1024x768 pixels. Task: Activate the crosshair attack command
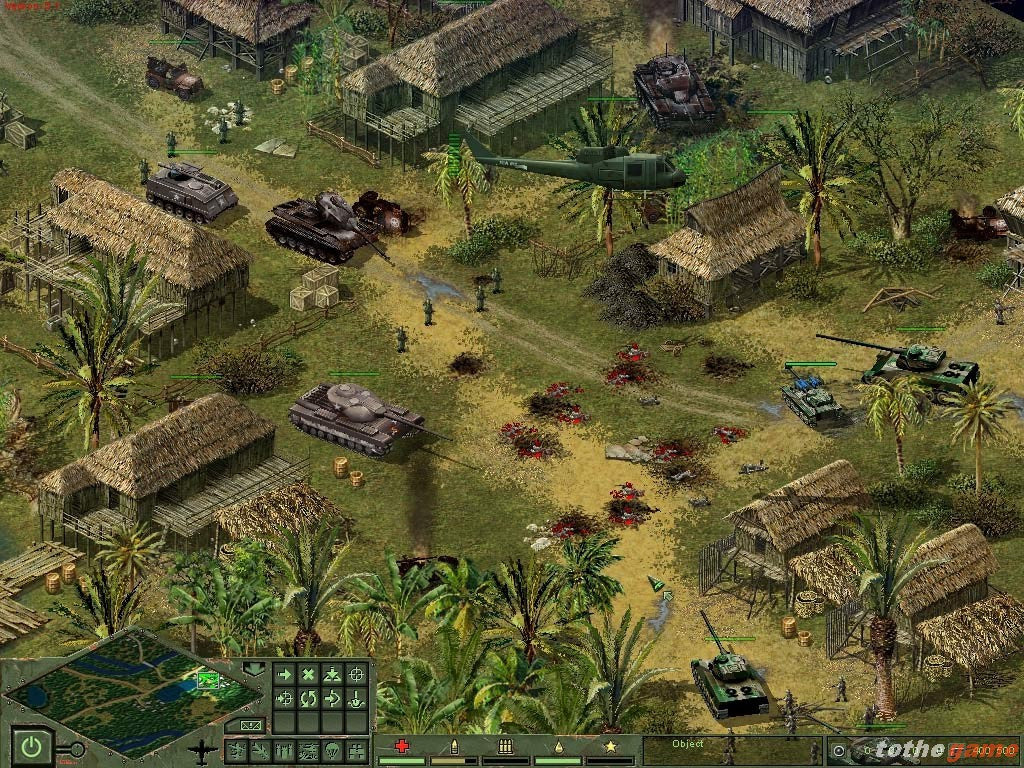coord(356,675)
